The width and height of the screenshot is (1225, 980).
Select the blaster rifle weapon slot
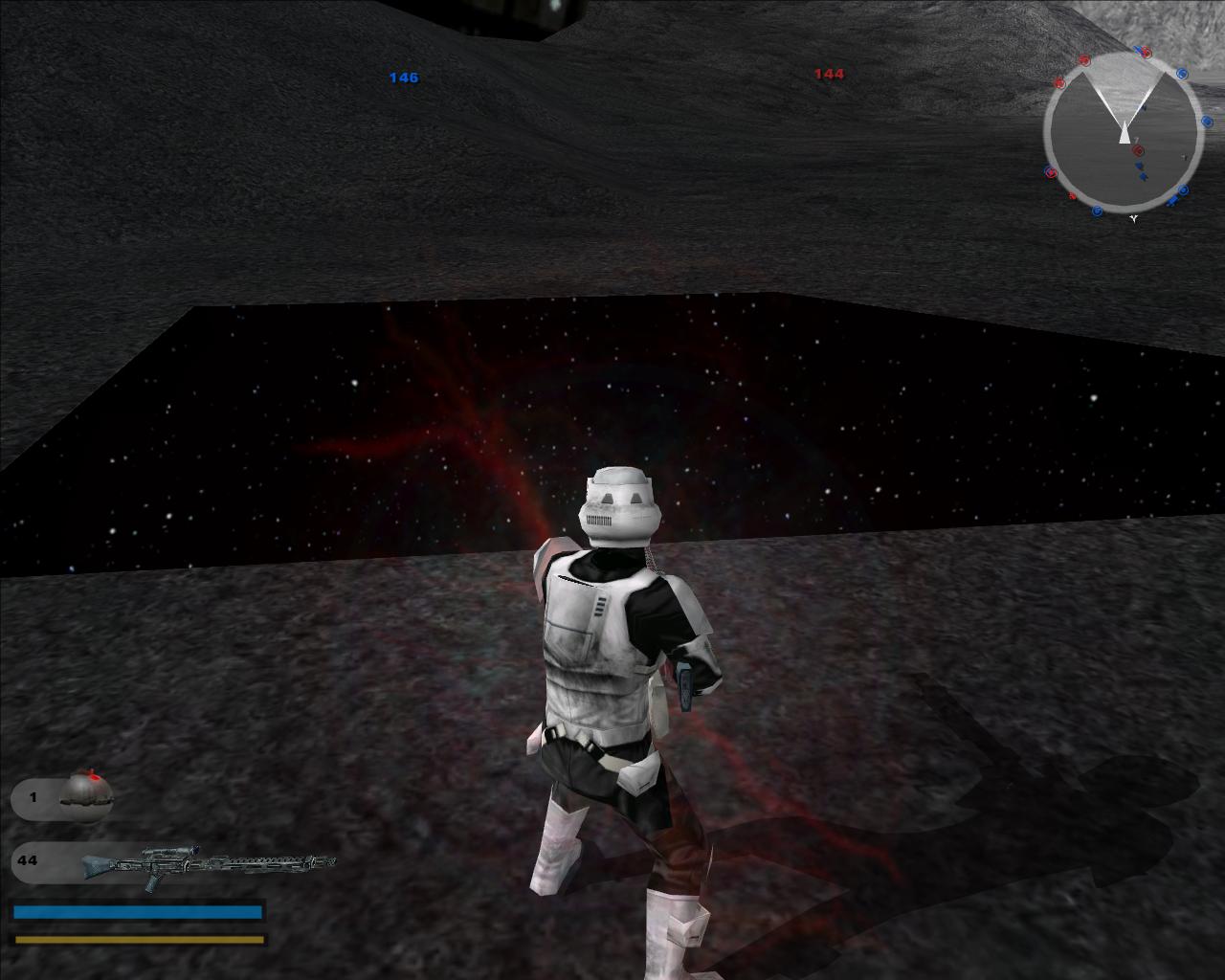174,863
